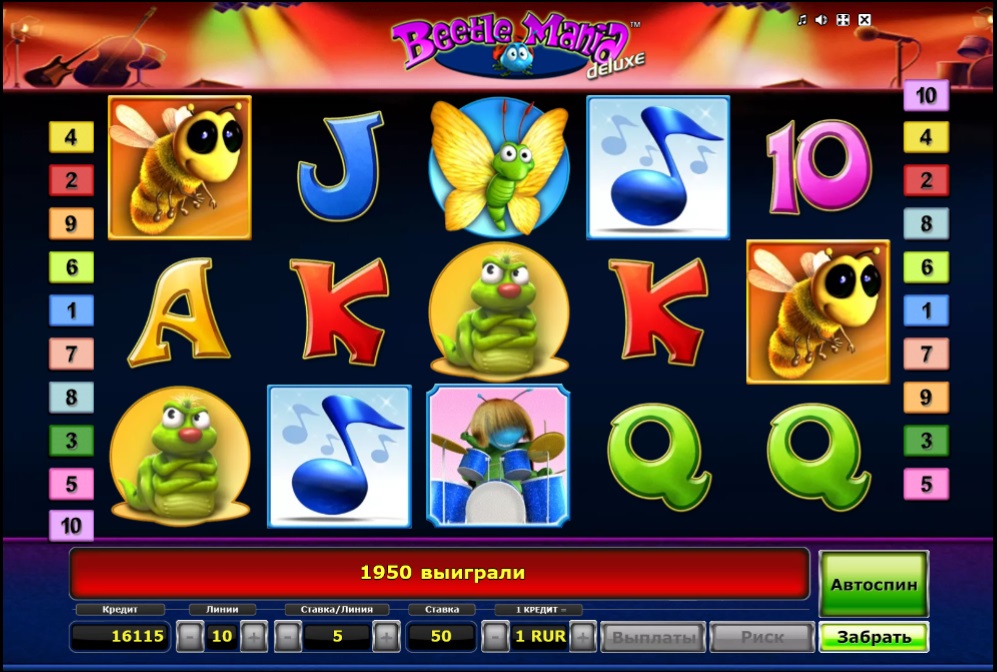Viewport: 997px width, 672px height.
Task: Toggle the music note icon
Action: tap(802, 20)
